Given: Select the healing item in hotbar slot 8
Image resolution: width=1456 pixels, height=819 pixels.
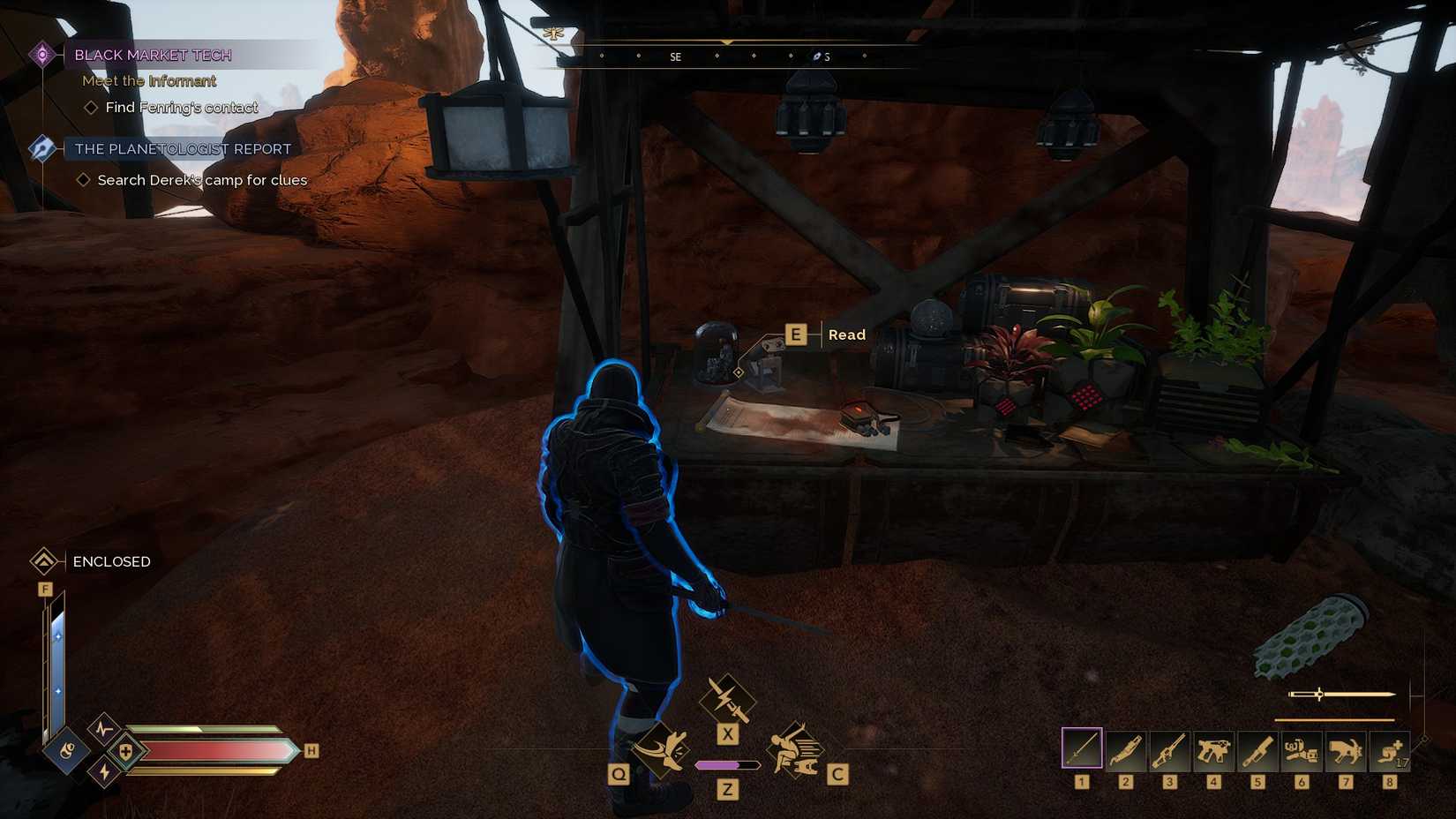Looking at the screenshot, I should (1389, 751).
